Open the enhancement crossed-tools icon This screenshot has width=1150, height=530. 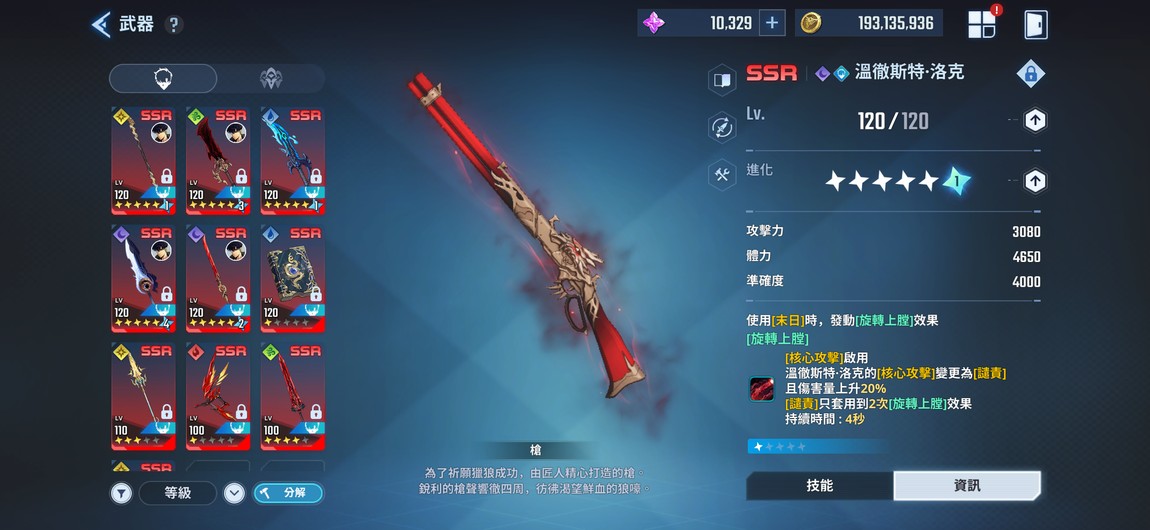click(722, 174)
